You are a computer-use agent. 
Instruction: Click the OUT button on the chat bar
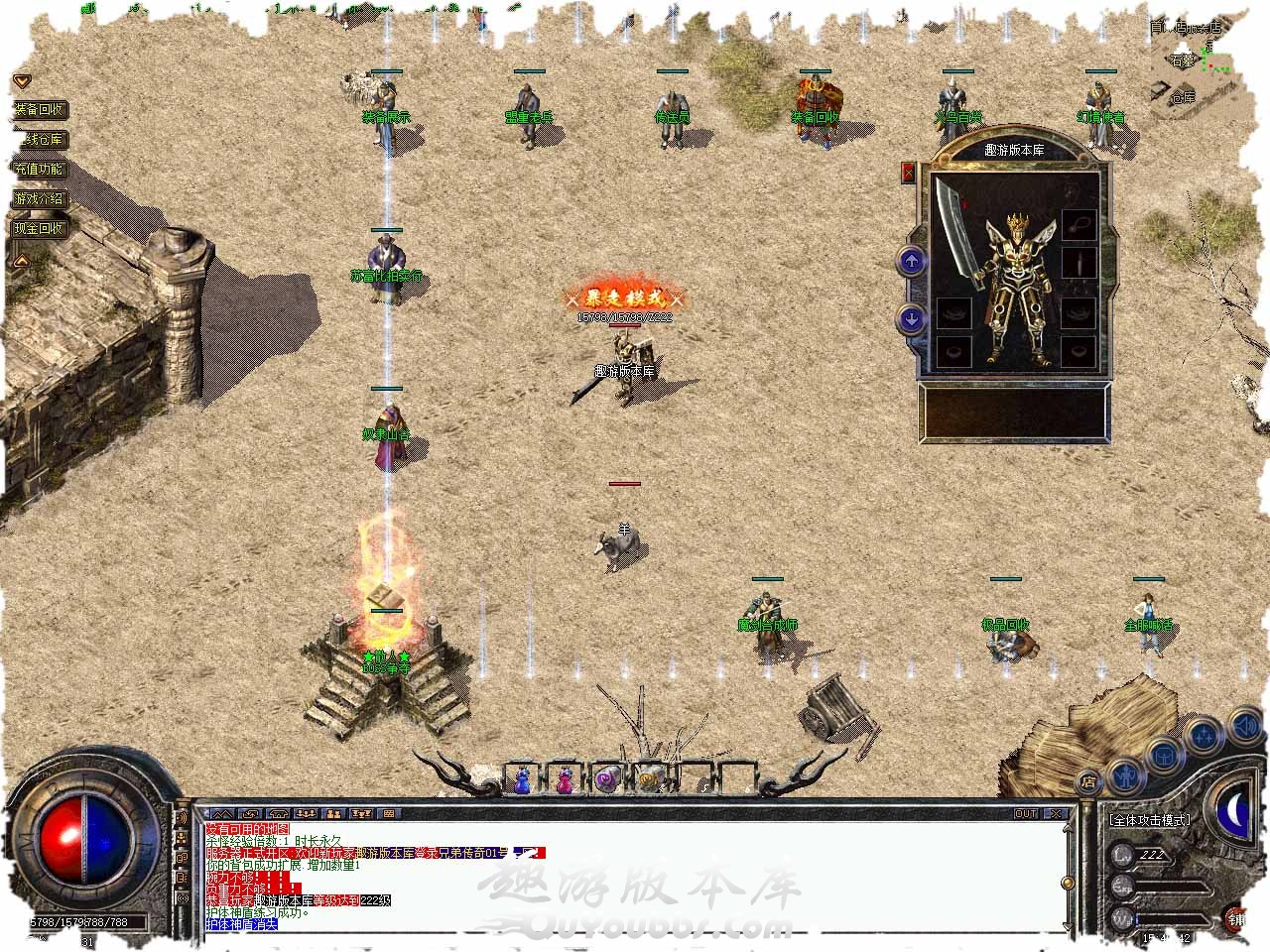pos(1025,814)
